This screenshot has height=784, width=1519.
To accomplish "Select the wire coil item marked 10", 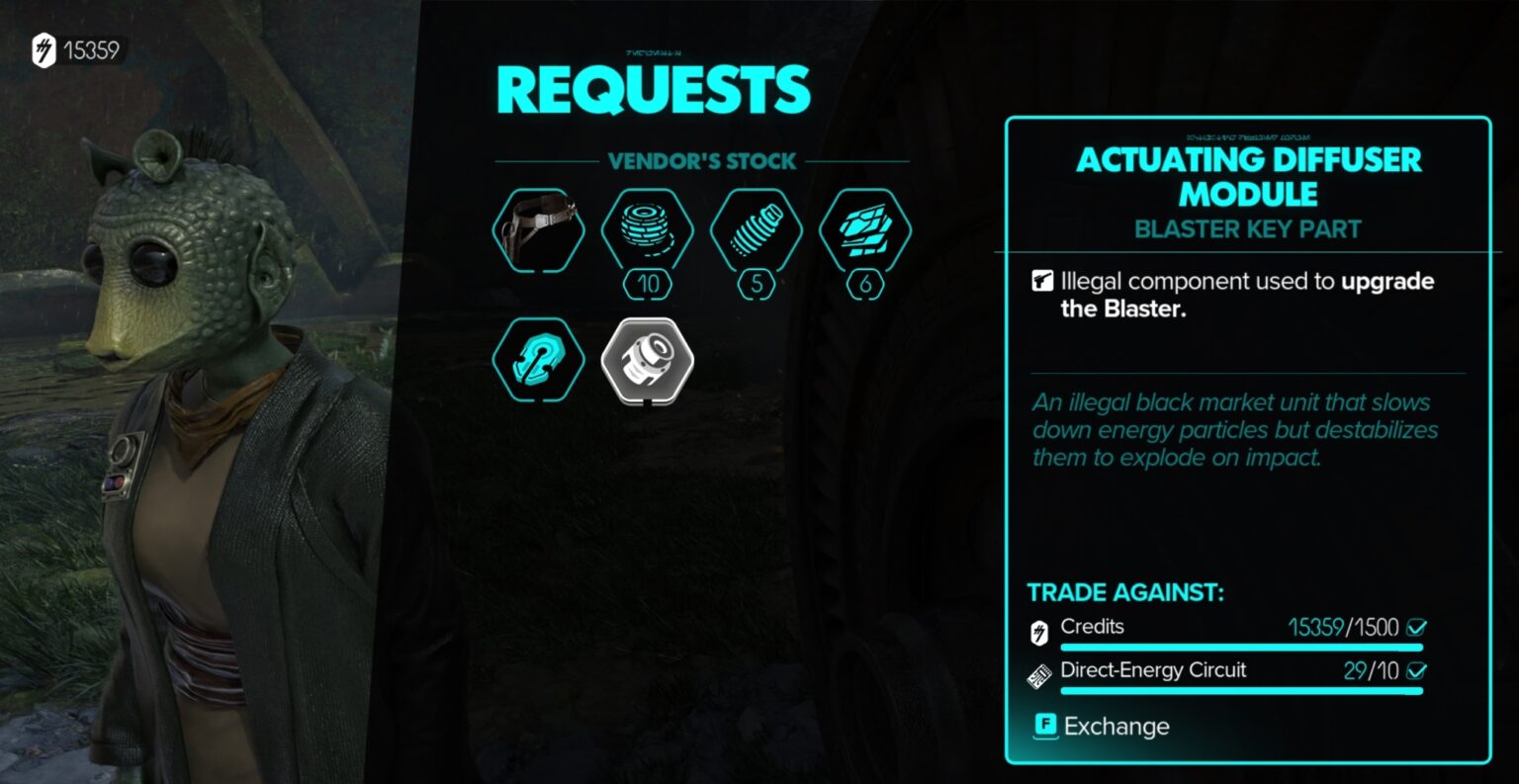I will (646, 229).
